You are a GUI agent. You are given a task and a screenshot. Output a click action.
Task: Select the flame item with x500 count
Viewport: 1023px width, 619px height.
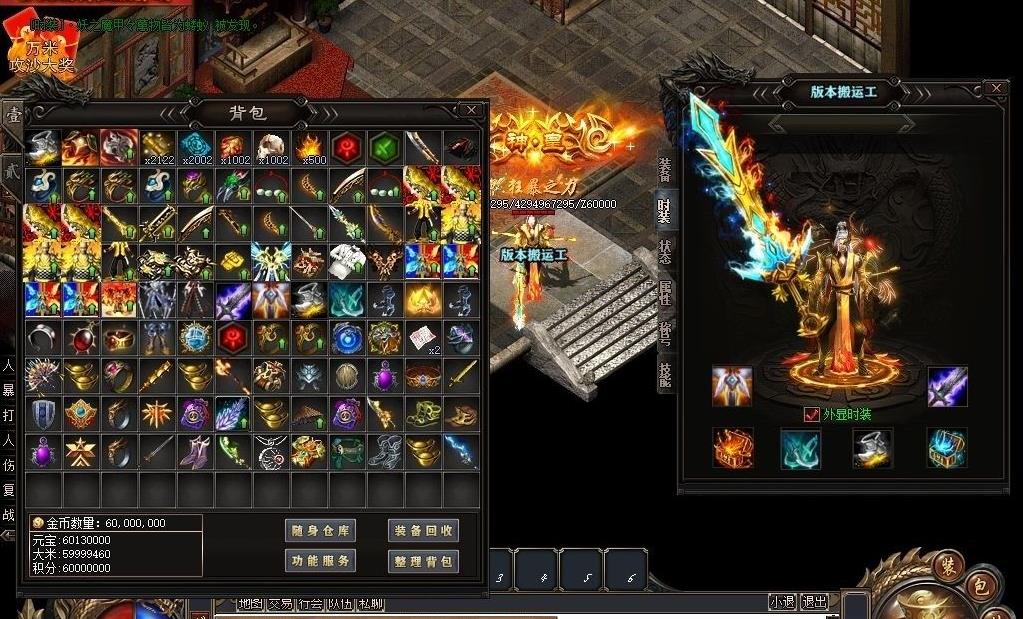coord(310,148)
